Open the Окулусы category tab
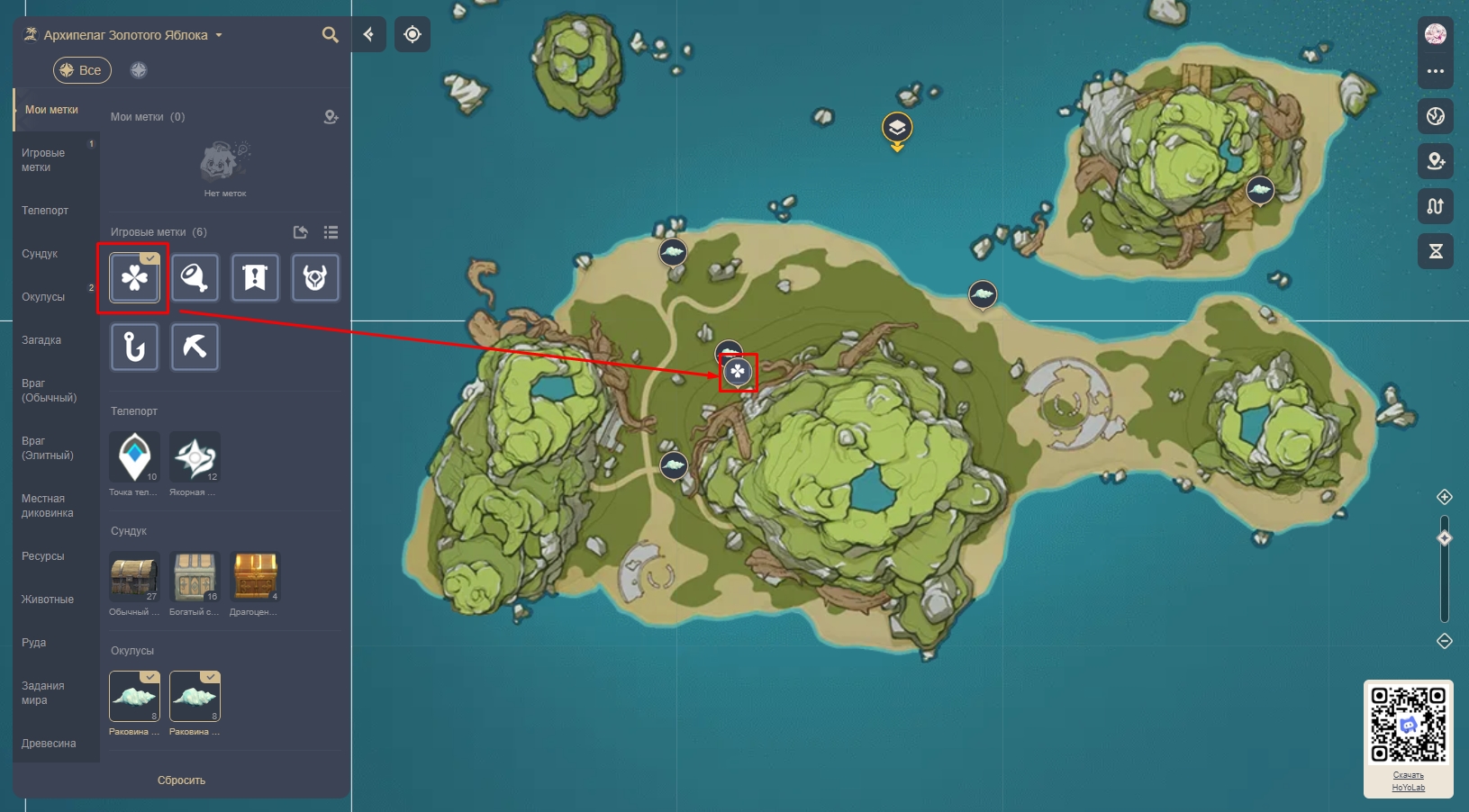 pos(43,297)
